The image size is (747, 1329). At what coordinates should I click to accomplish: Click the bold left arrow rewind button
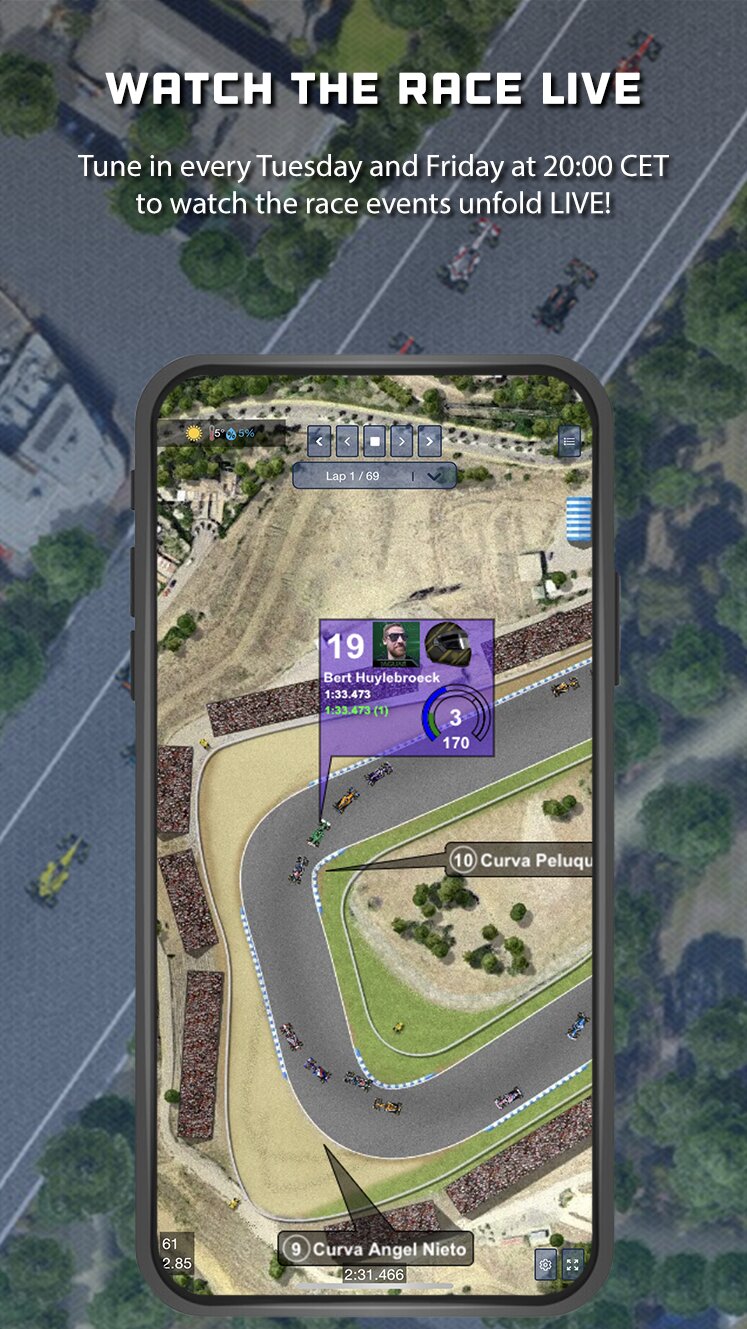click(x=320, y=440)
